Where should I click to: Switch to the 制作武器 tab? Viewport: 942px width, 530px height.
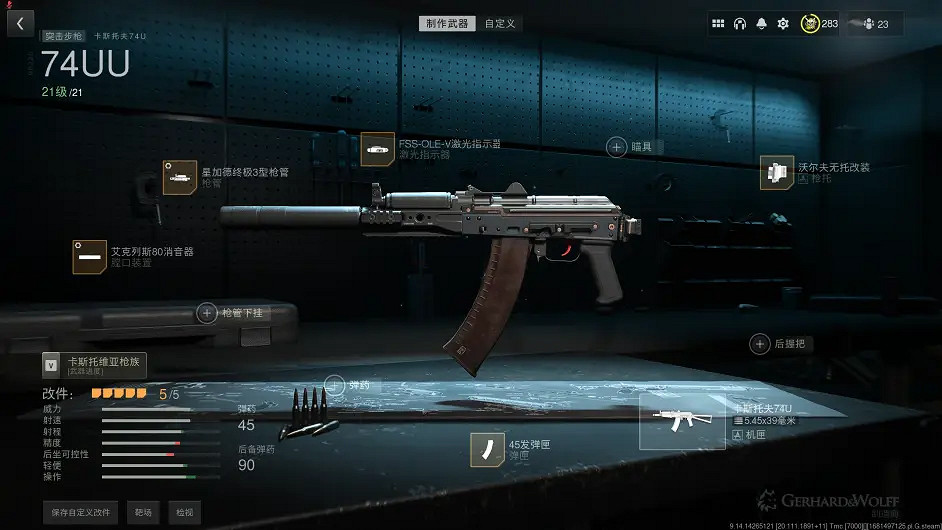click(x=447, y=23)
